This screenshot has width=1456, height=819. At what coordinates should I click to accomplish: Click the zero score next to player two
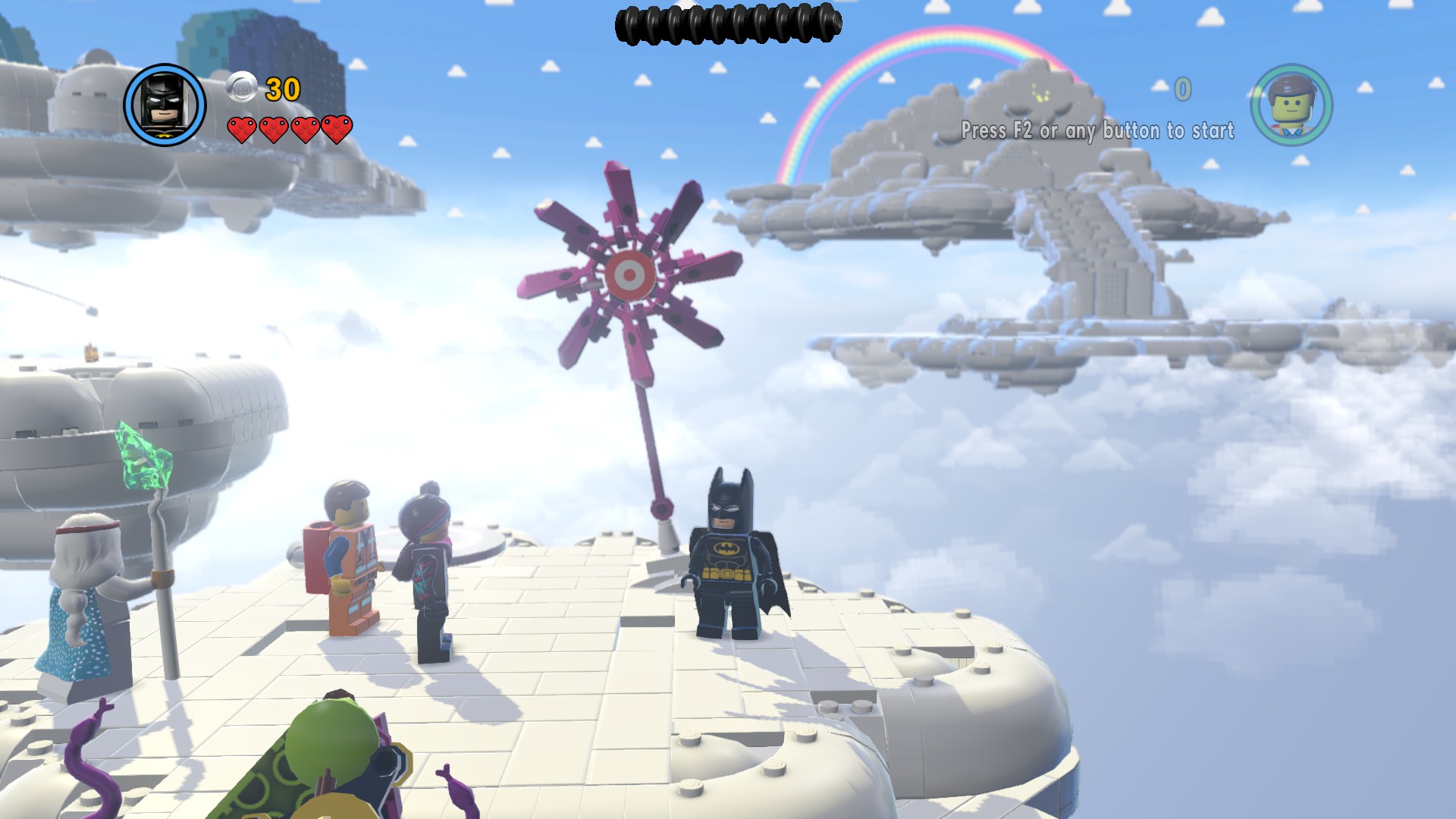click(1181, 87)
